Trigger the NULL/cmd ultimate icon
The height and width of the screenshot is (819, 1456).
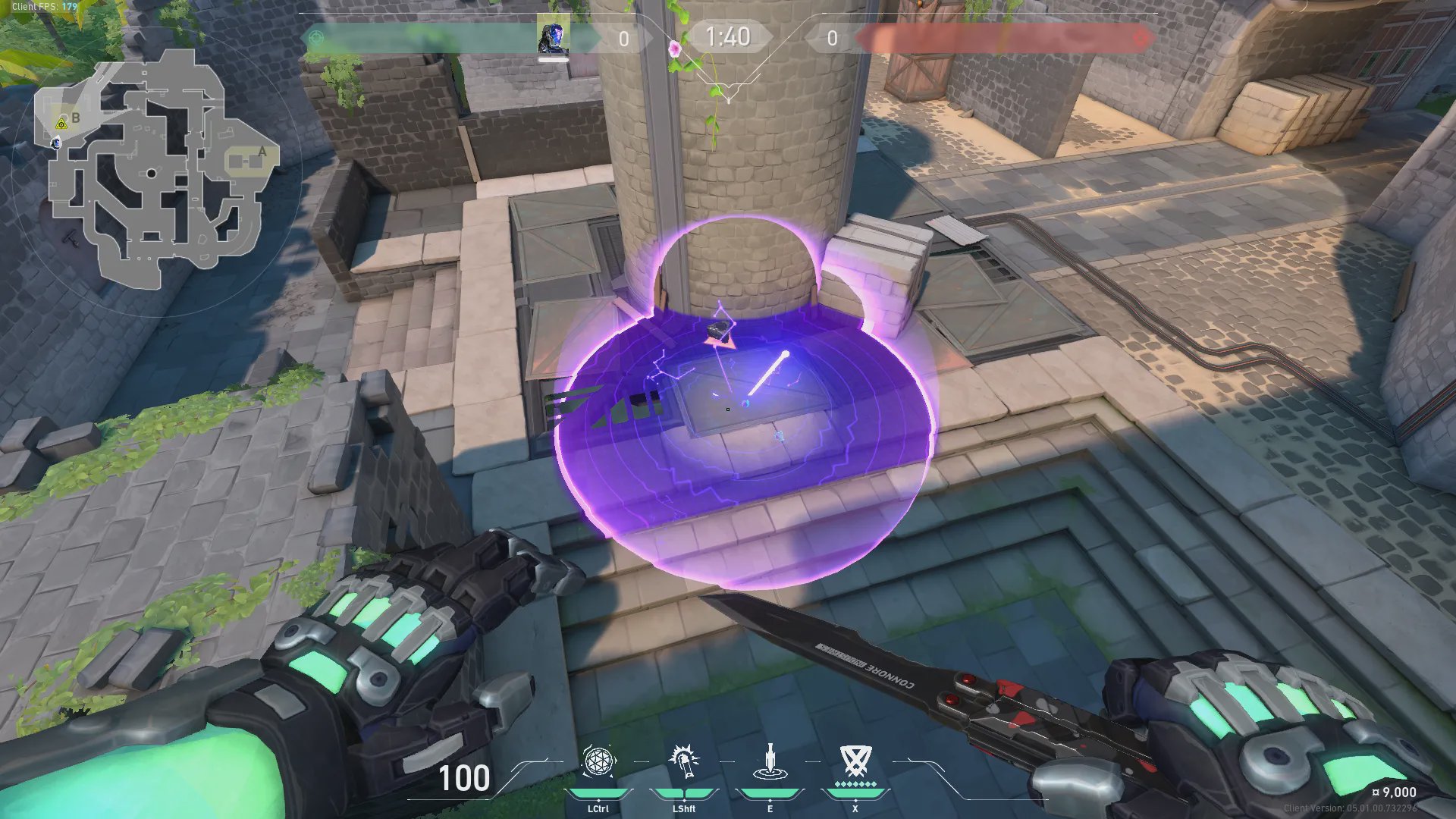pyautogui.click(x=855, y=761)
